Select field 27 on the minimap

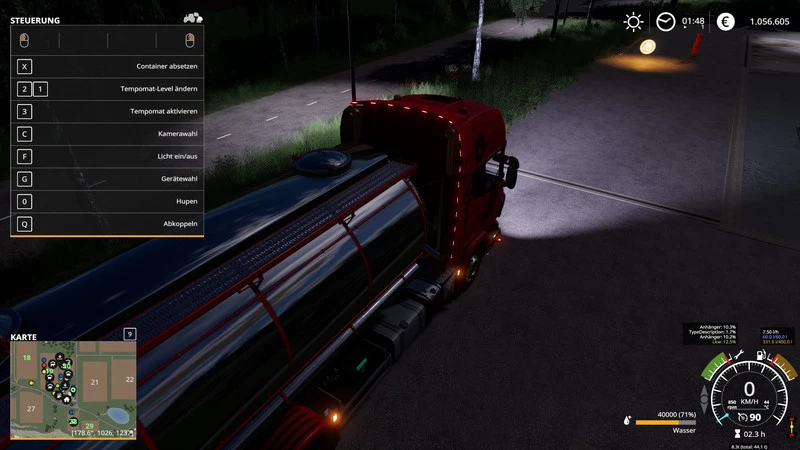32,409
